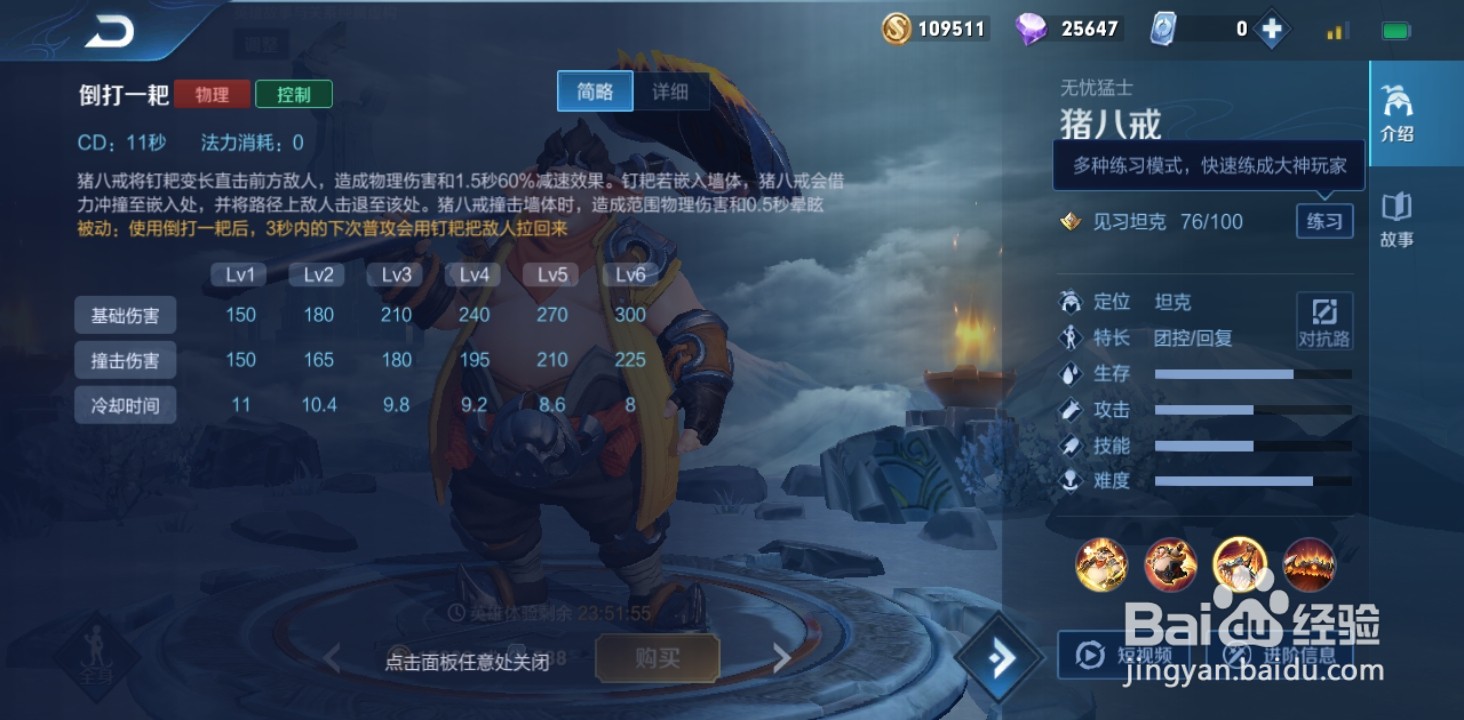Switch to the 详细 skill detail tab
This screenshot has width=1464, height=720.
(x=672, y=91)
